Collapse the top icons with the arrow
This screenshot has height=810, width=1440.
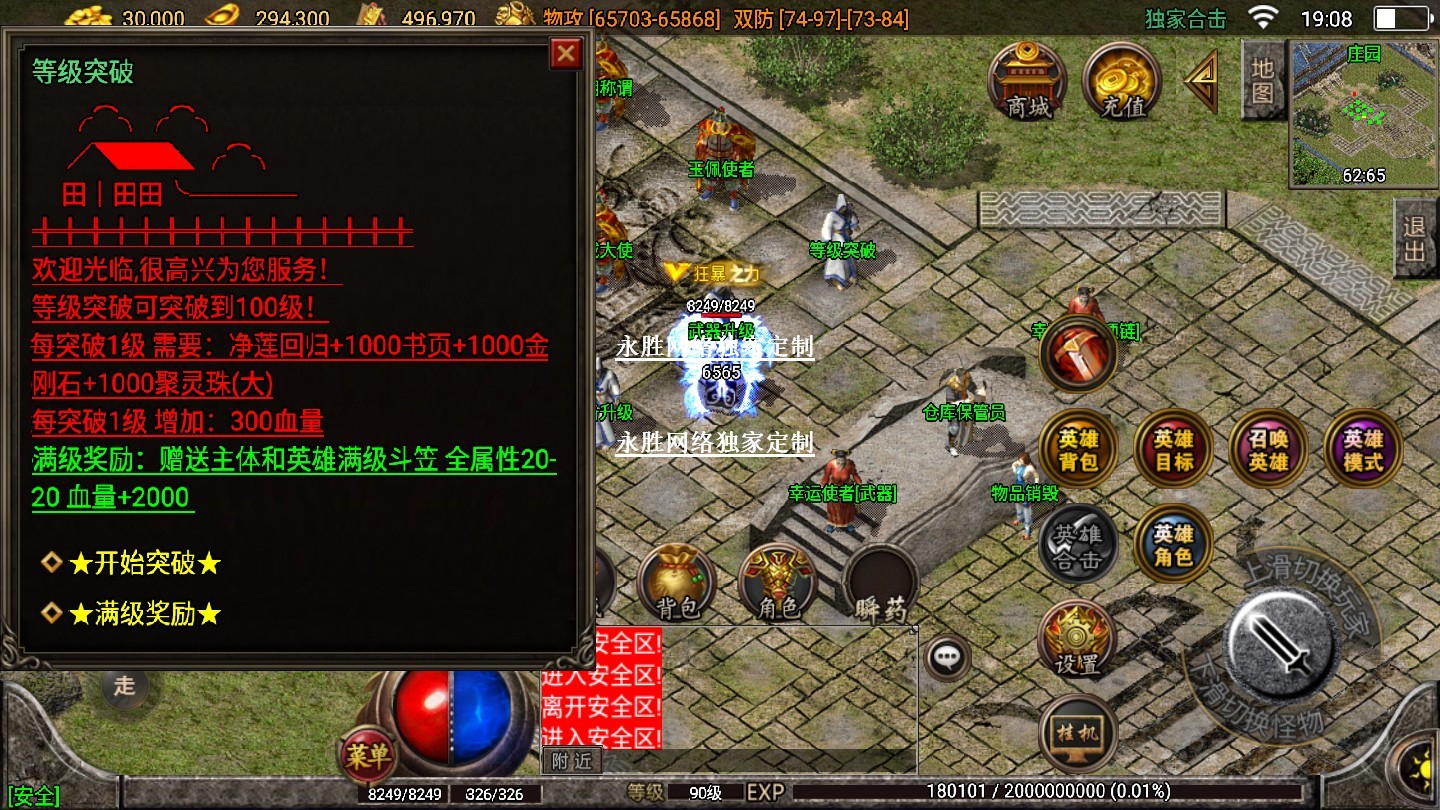pos(1202,82)
